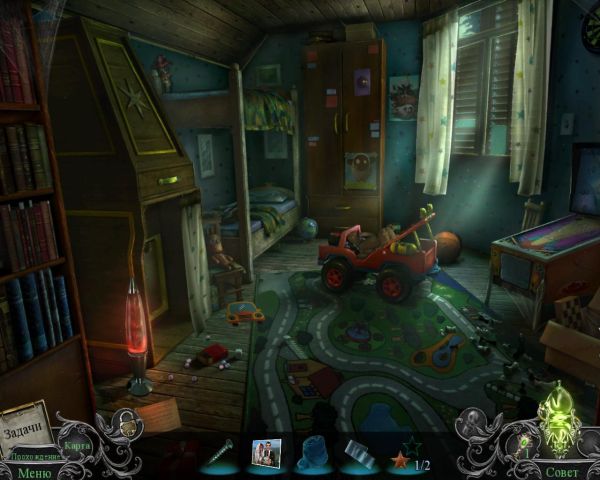
Task: Select the blue glove inventory item
Action: pos(312,452)
